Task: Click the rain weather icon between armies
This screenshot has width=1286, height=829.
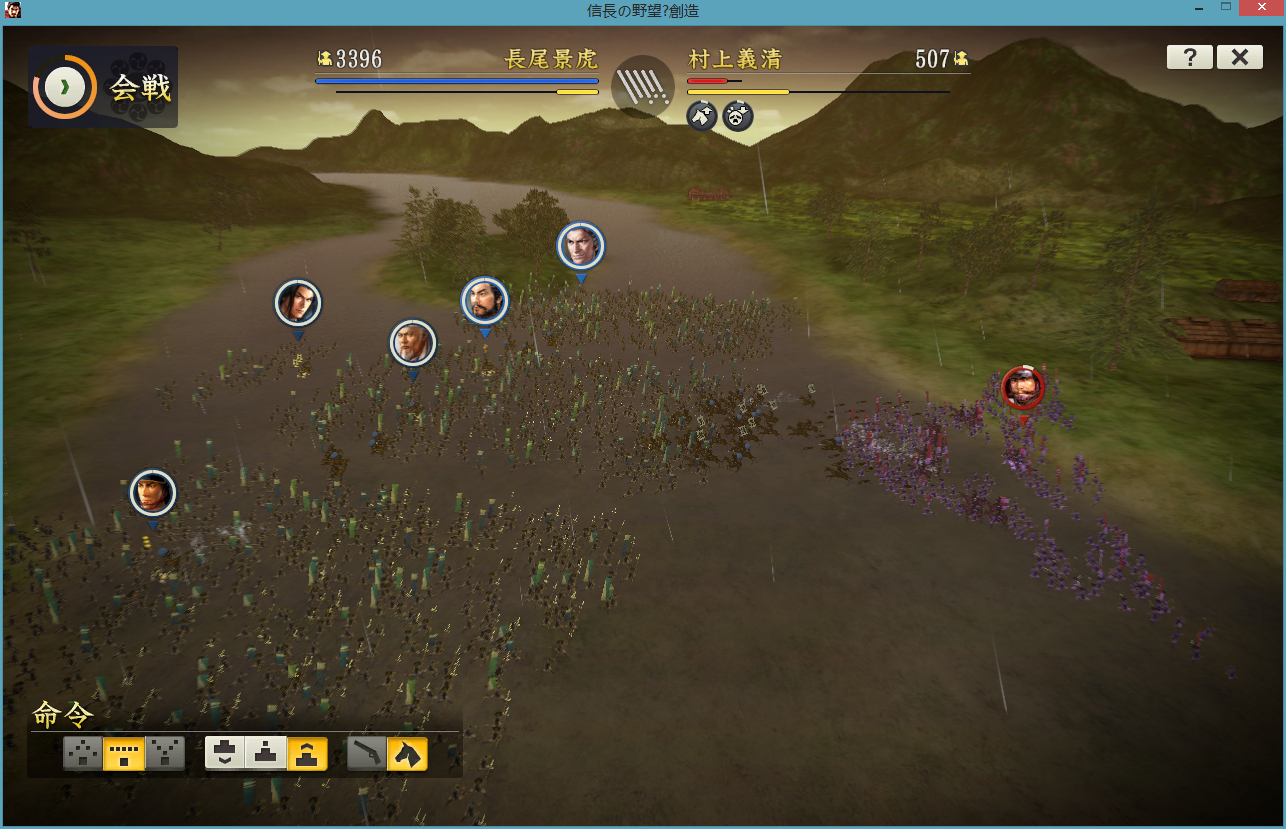Action: pyautogui.click(x=643, y=86)
